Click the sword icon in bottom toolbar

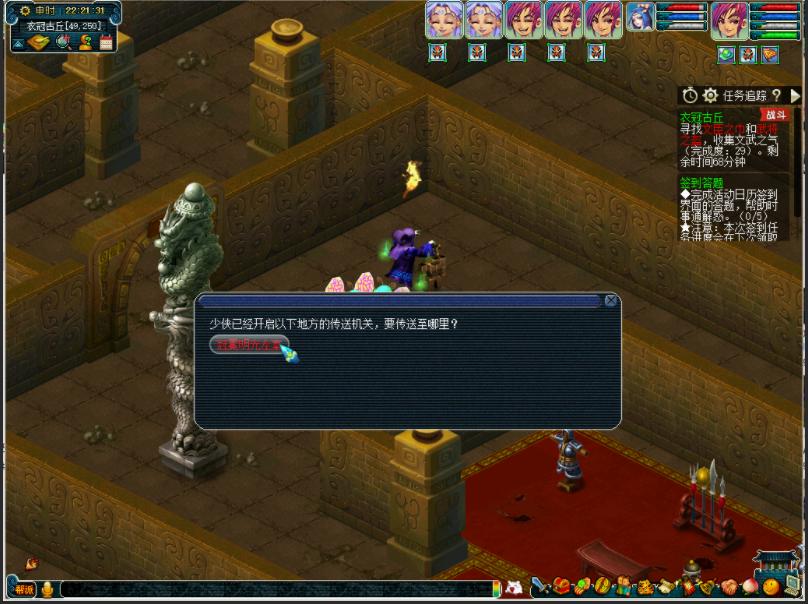540,586
